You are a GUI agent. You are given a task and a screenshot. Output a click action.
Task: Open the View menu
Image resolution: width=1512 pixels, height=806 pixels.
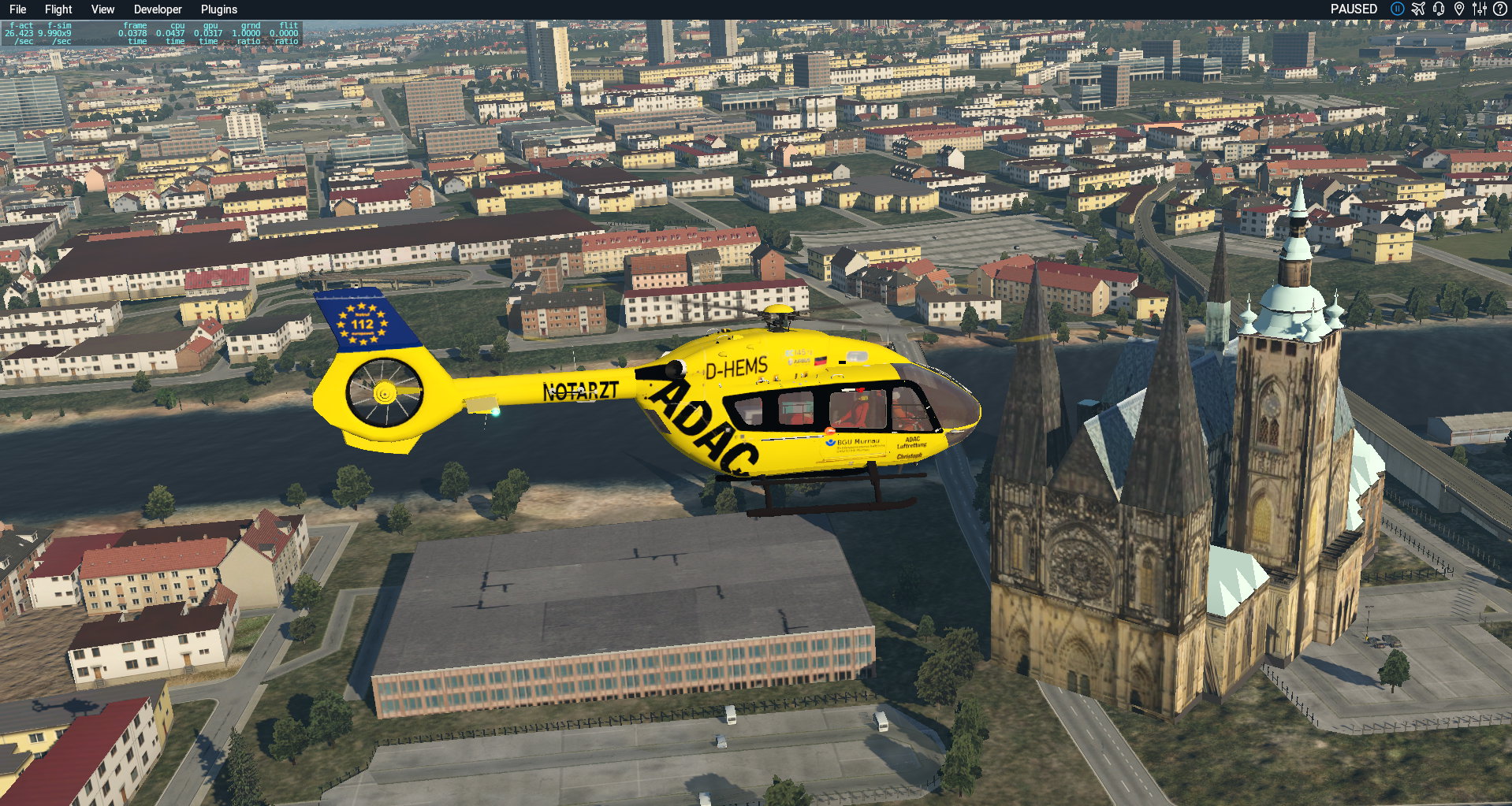pyautogui.click(x=102, y=9)
